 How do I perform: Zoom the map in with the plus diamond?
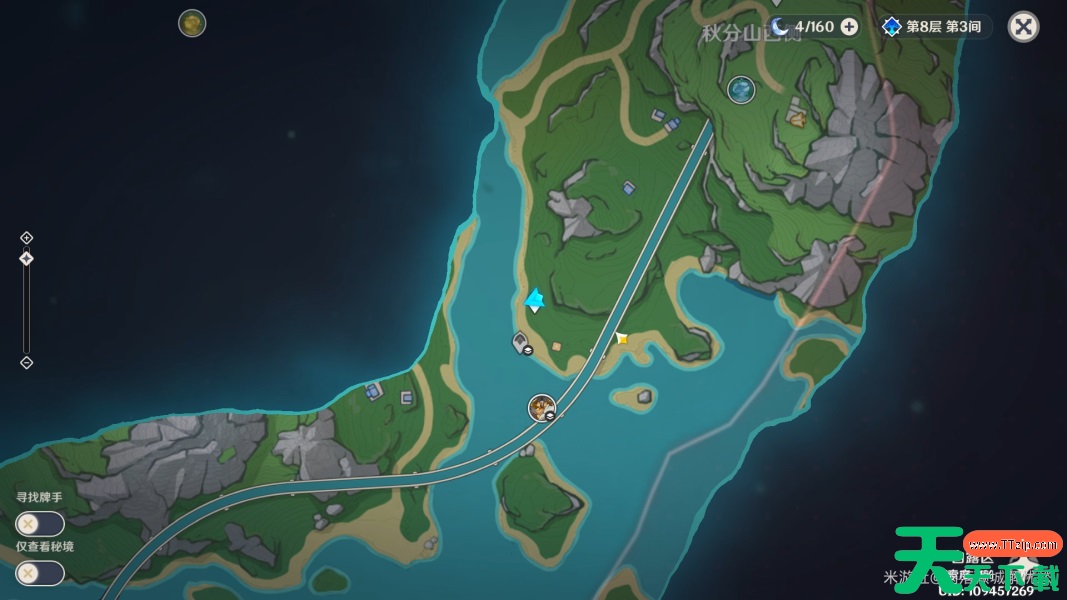click(x=27, y=238)
